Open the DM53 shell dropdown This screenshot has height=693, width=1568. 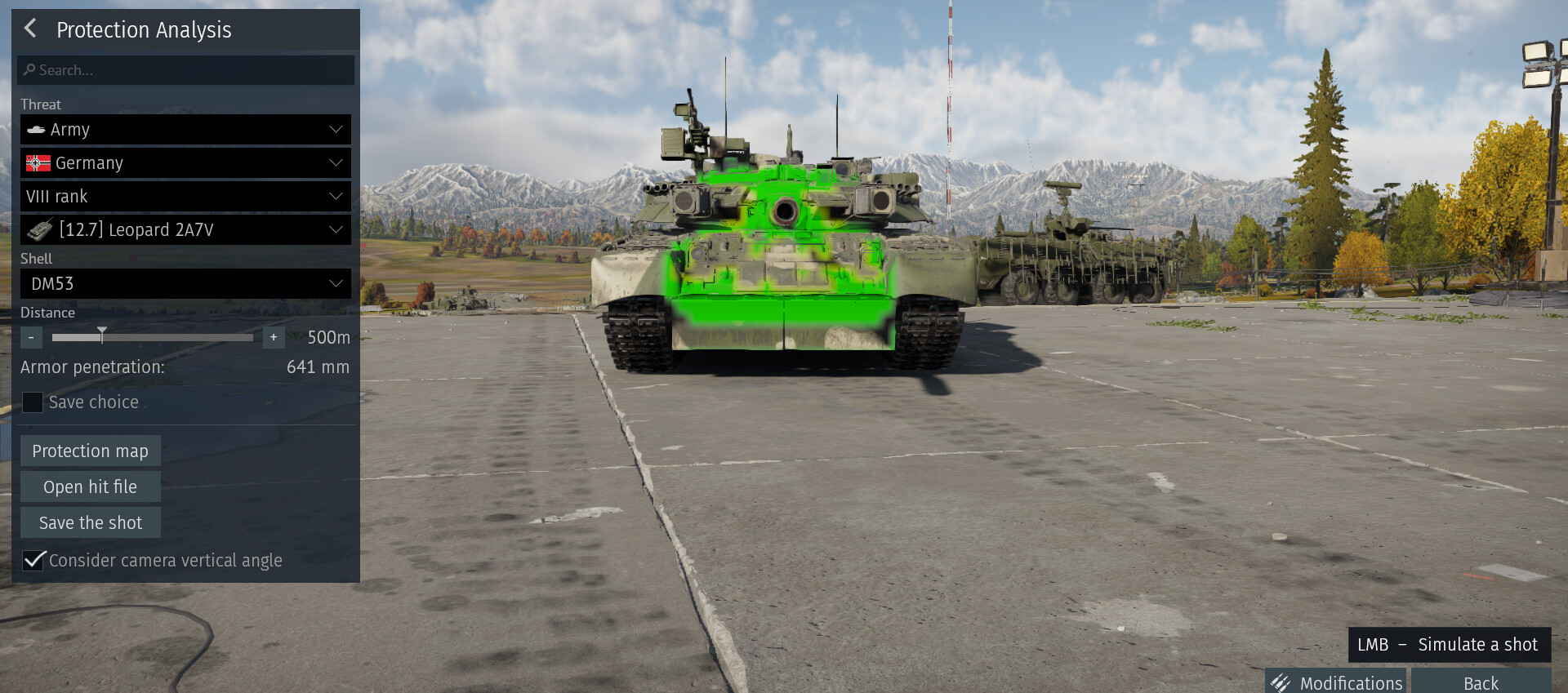(185, 284)
